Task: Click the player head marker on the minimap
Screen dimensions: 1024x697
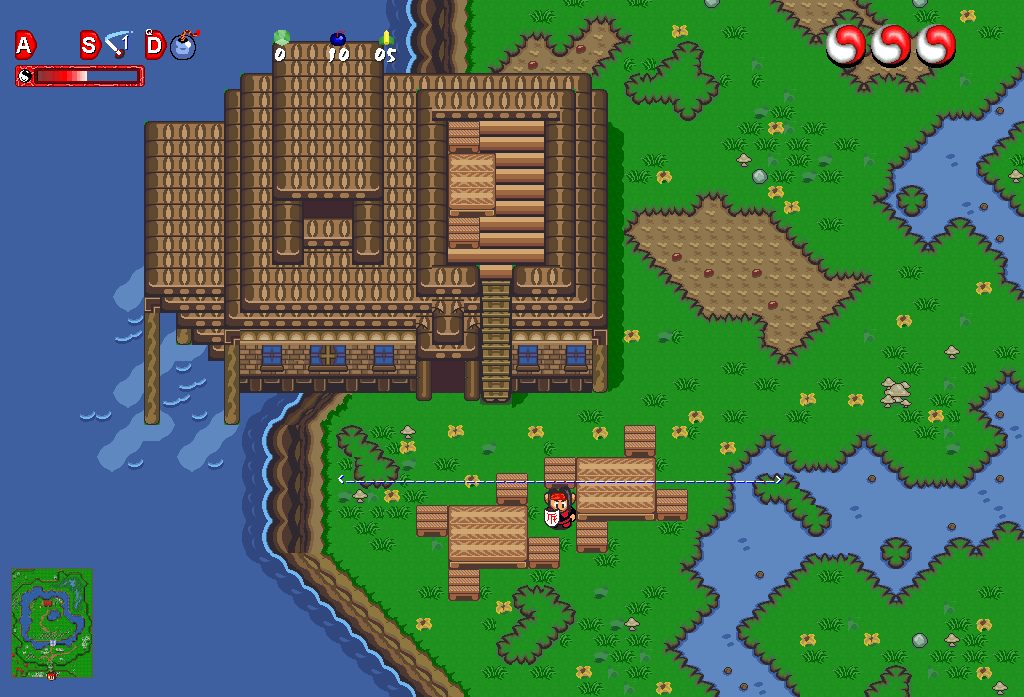Action: (x=51, y=675)
